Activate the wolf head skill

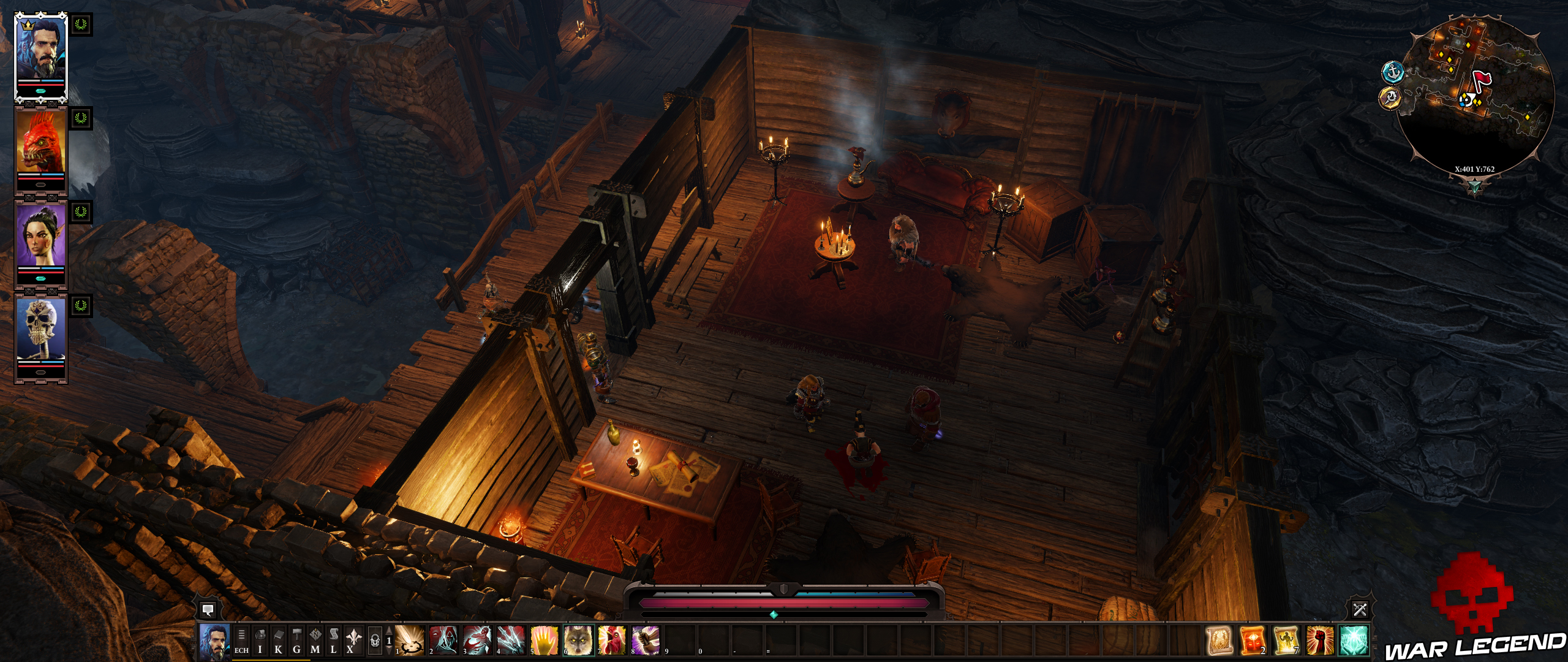[x=578, y=641]
